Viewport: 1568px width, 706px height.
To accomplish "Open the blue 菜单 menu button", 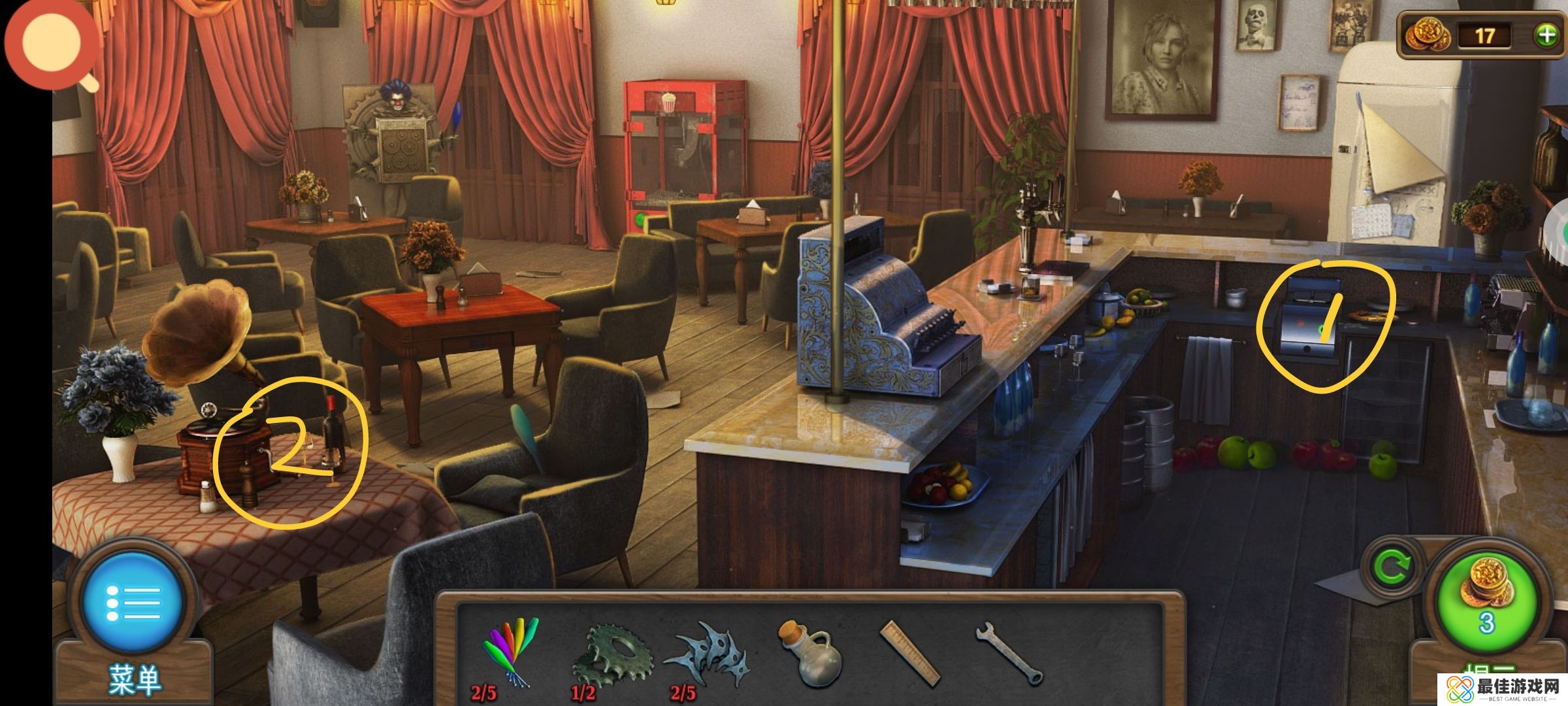I will tap(134, 602).
